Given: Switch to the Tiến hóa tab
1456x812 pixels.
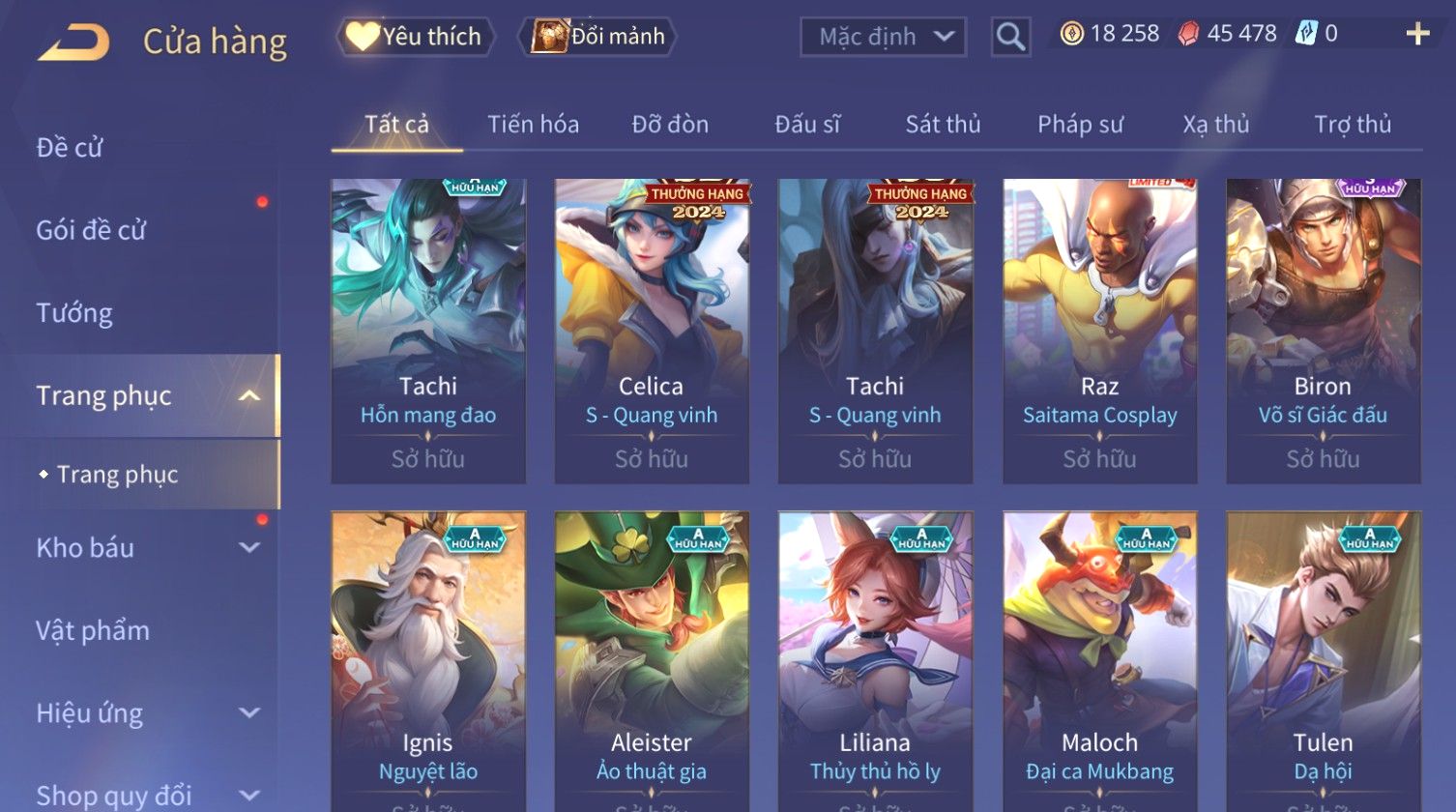Looking at the screenshot, I should [533, 125].
